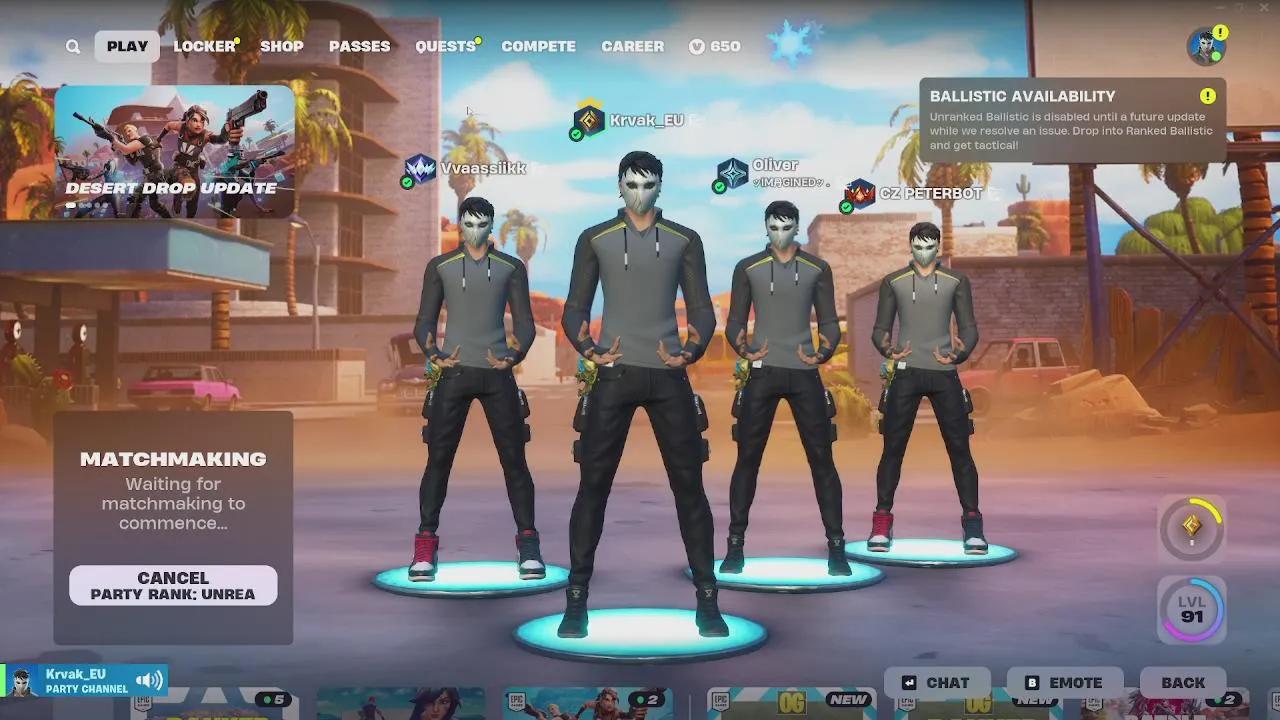Click the snowflake winter event icon
This screenshot has width=1280, height=720.
click(793, 42)
